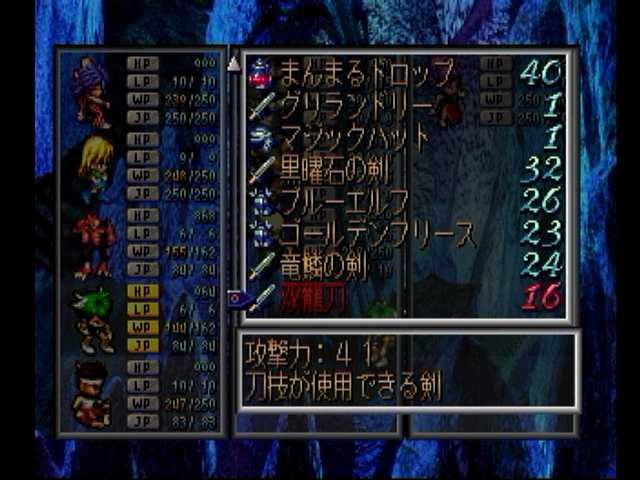Pick the green-haired party member portrait
The width and height of the screenshot is (640, 480).
point(94,319)
